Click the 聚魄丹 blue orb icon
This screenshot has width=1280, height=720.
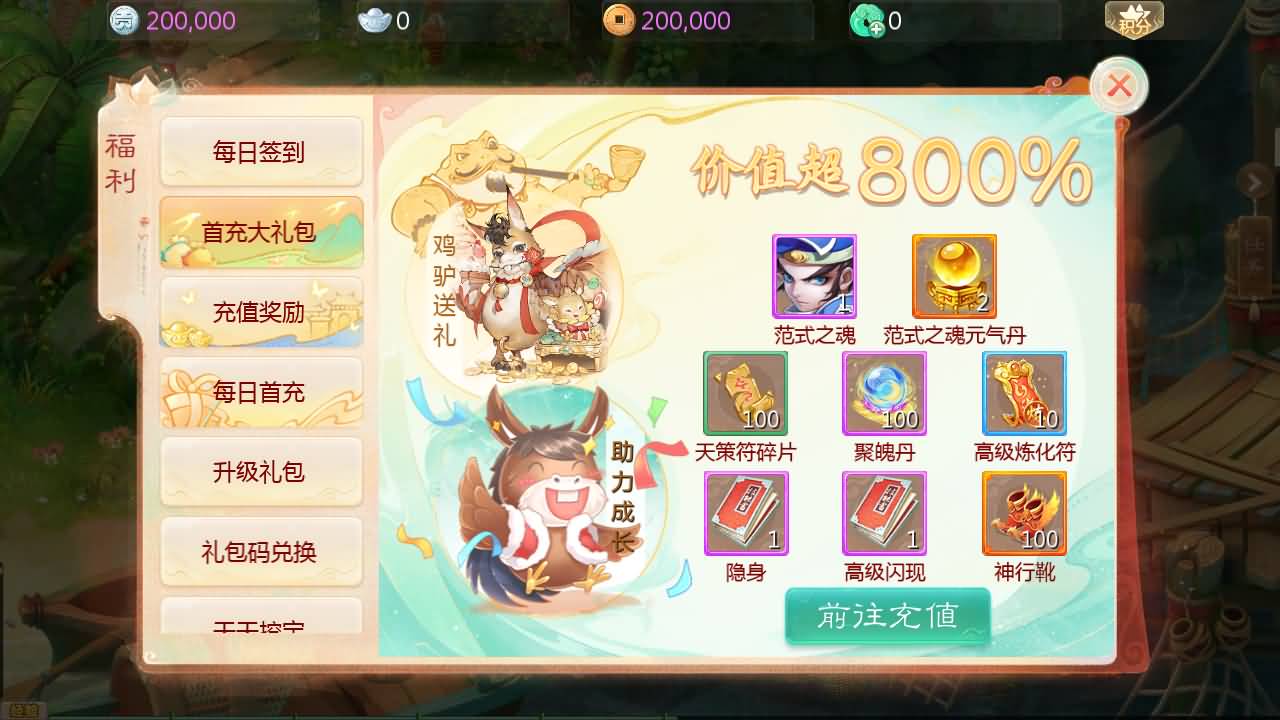tap(883, 392)
